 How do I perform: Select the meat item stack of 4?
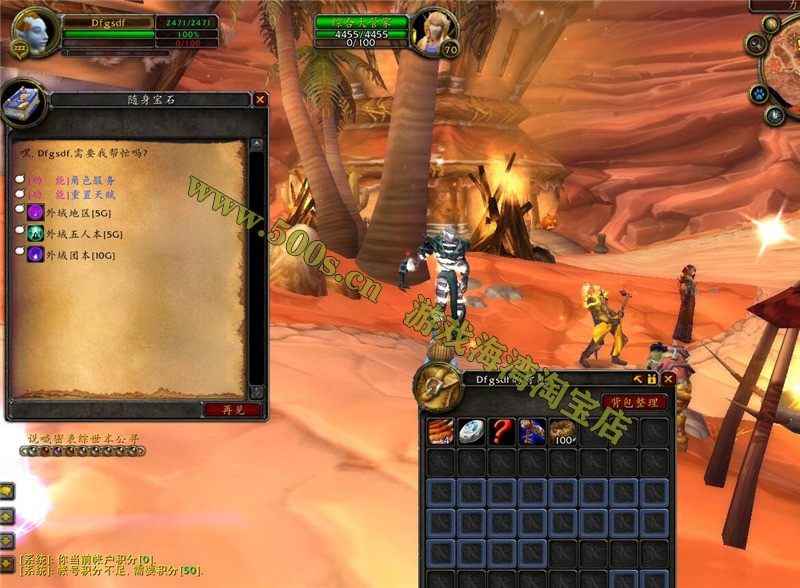click(x=441, y=431)
